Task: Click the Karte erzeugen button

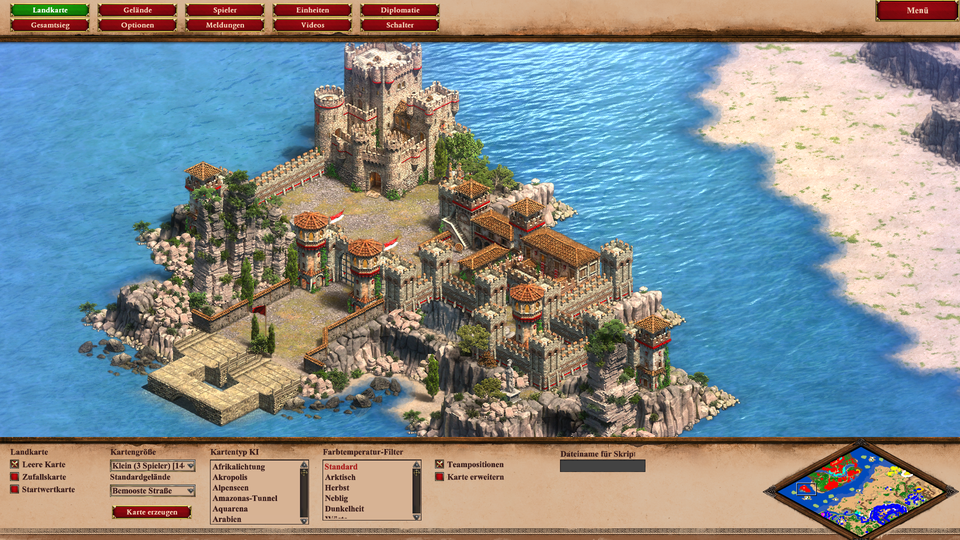Action: [x=151, y=512]
